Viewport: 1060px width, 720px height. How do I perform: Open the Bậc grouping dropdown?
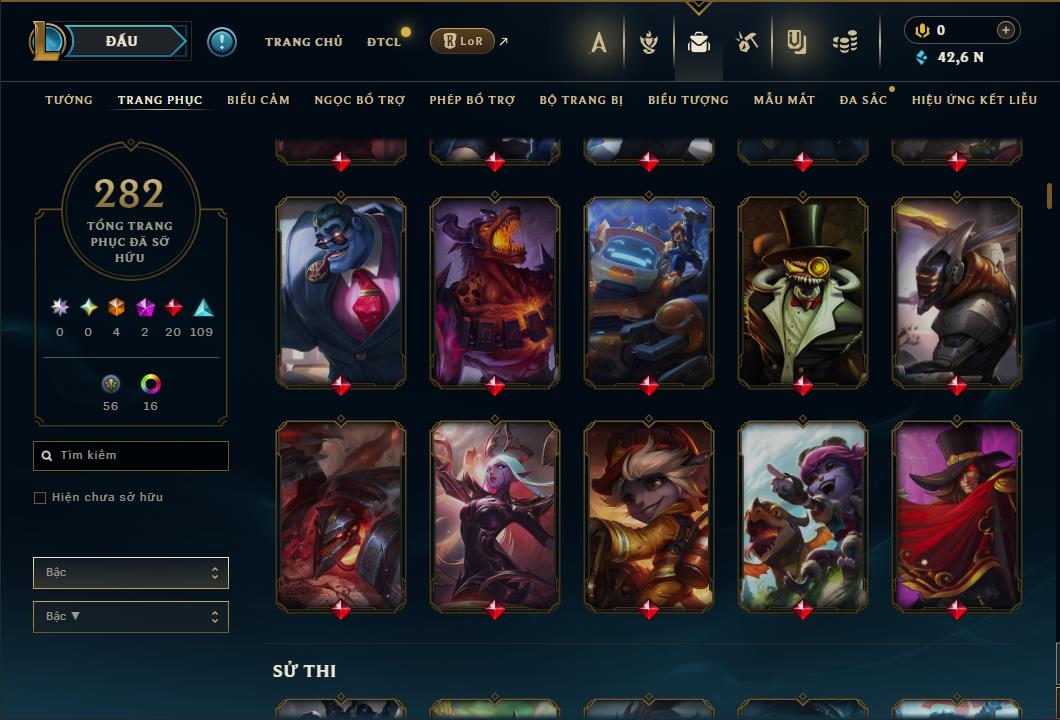click(x=131, y=573)
